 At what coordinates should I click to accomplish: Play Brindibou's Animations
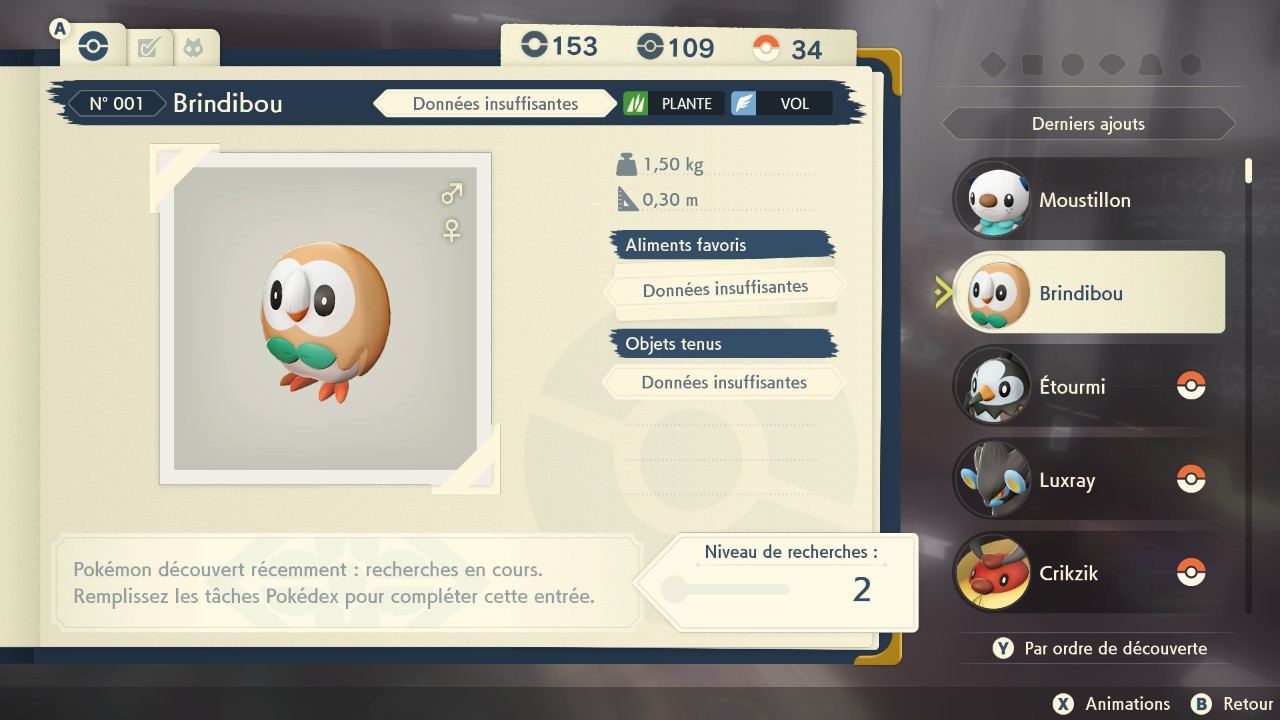tap(1113, 704)
